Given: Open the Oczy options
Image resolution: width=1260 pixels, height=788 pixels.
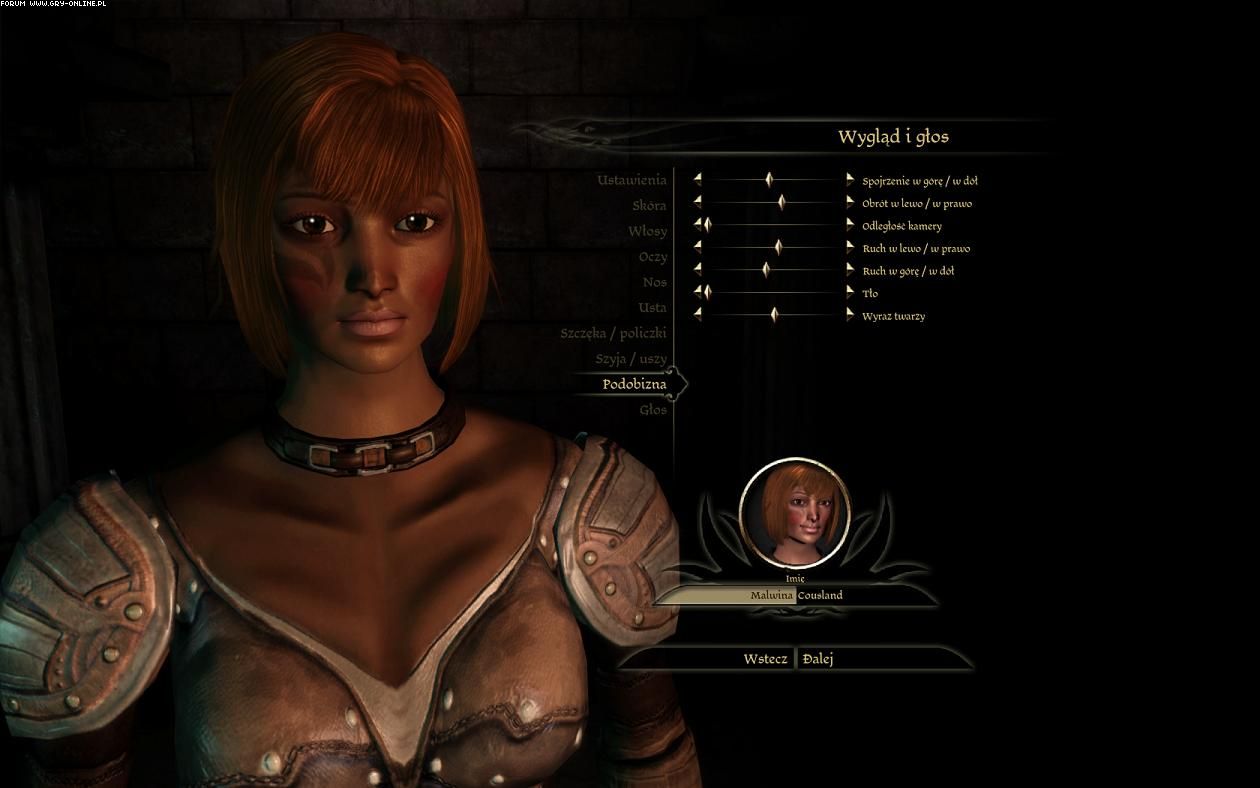Looking at the screenshot, I should (x=652, y=257).
